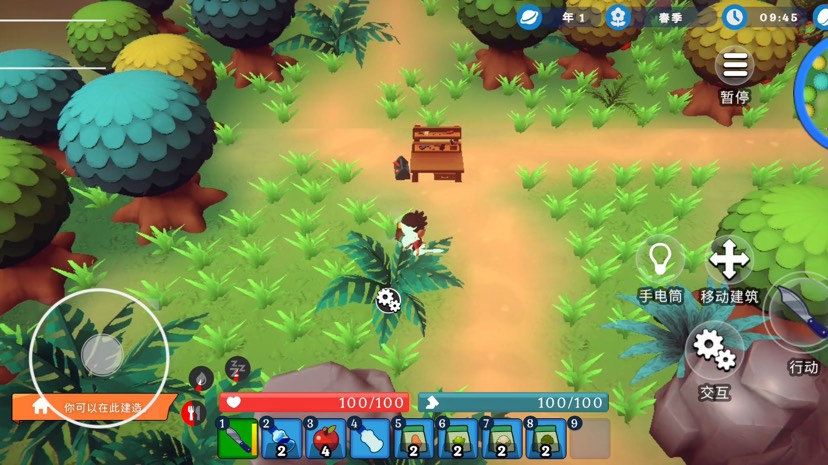
Task: Select the seed packet in slot 8
Action: 546,439
